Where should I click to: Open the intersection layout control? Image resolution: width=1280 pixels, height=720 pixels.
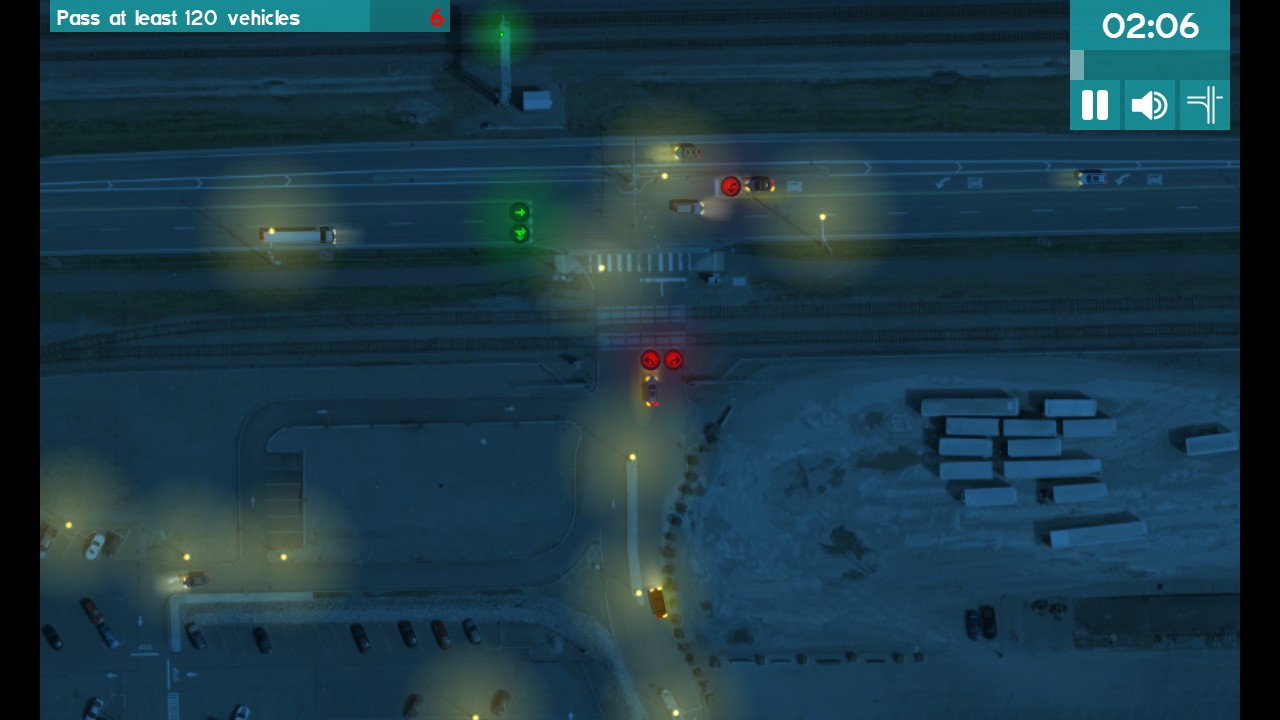[1204, 104]
